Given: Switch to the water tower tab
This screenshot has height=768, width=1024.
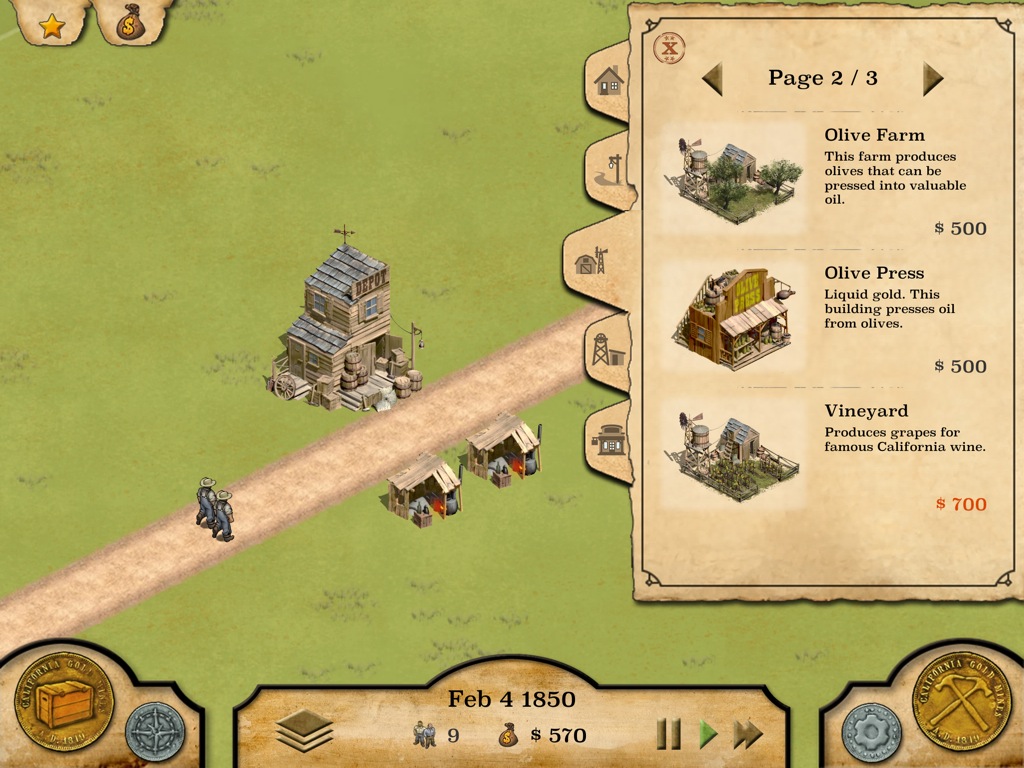Looking at the screenshot, I should (x=606, y=350).
